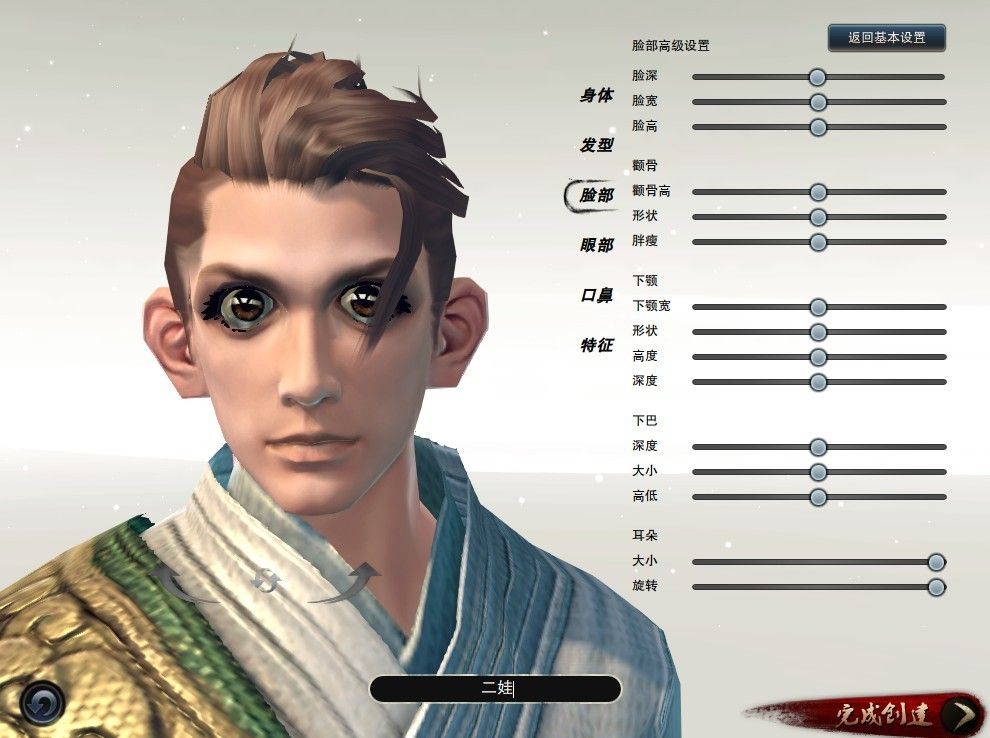Open the 发型 hairstyle tab
Screen dimensions: 990x738
tap(596, 145)
